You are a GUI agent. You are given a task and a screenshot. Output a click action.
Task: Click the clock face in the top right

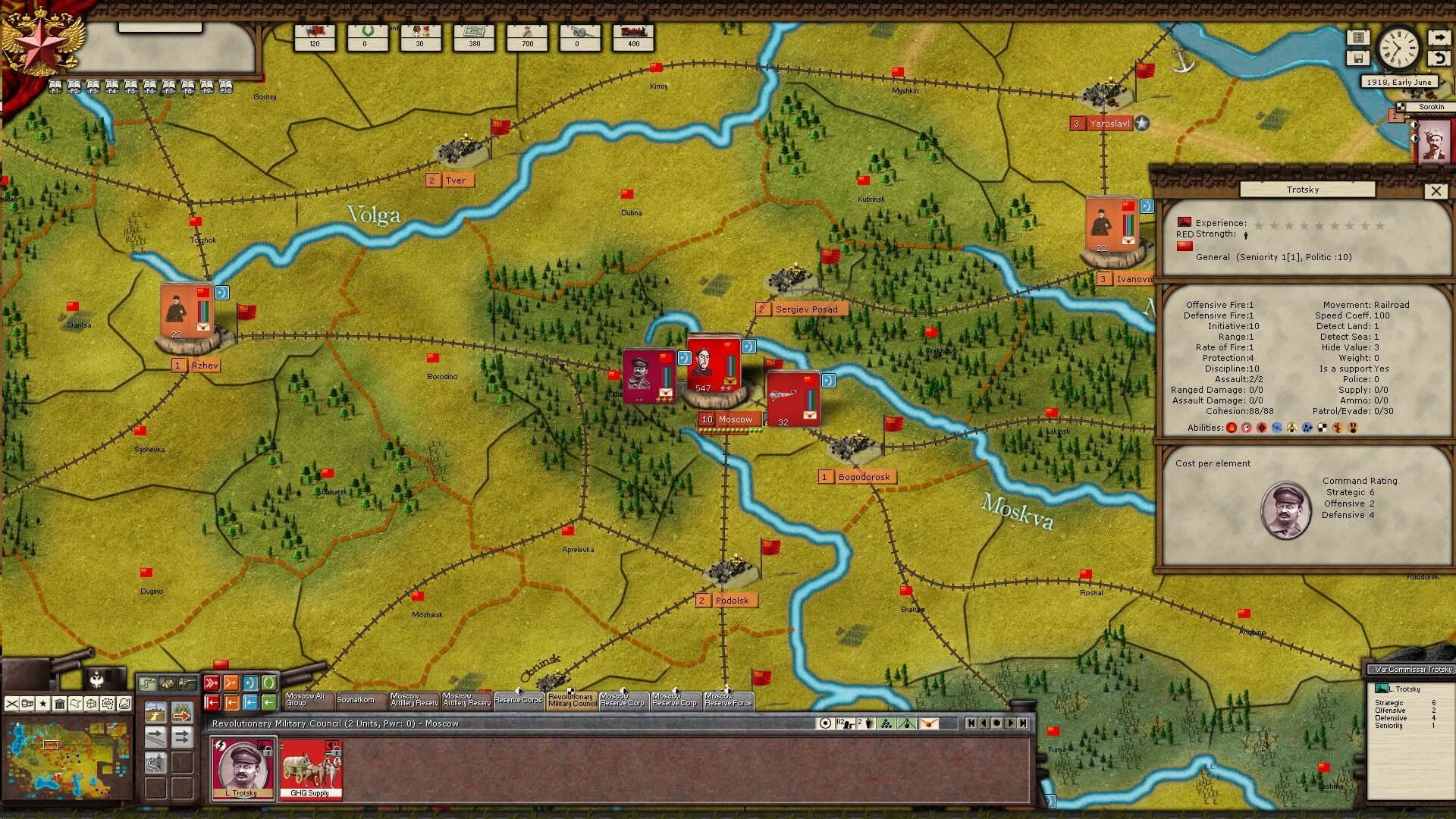coord(1398,49)
